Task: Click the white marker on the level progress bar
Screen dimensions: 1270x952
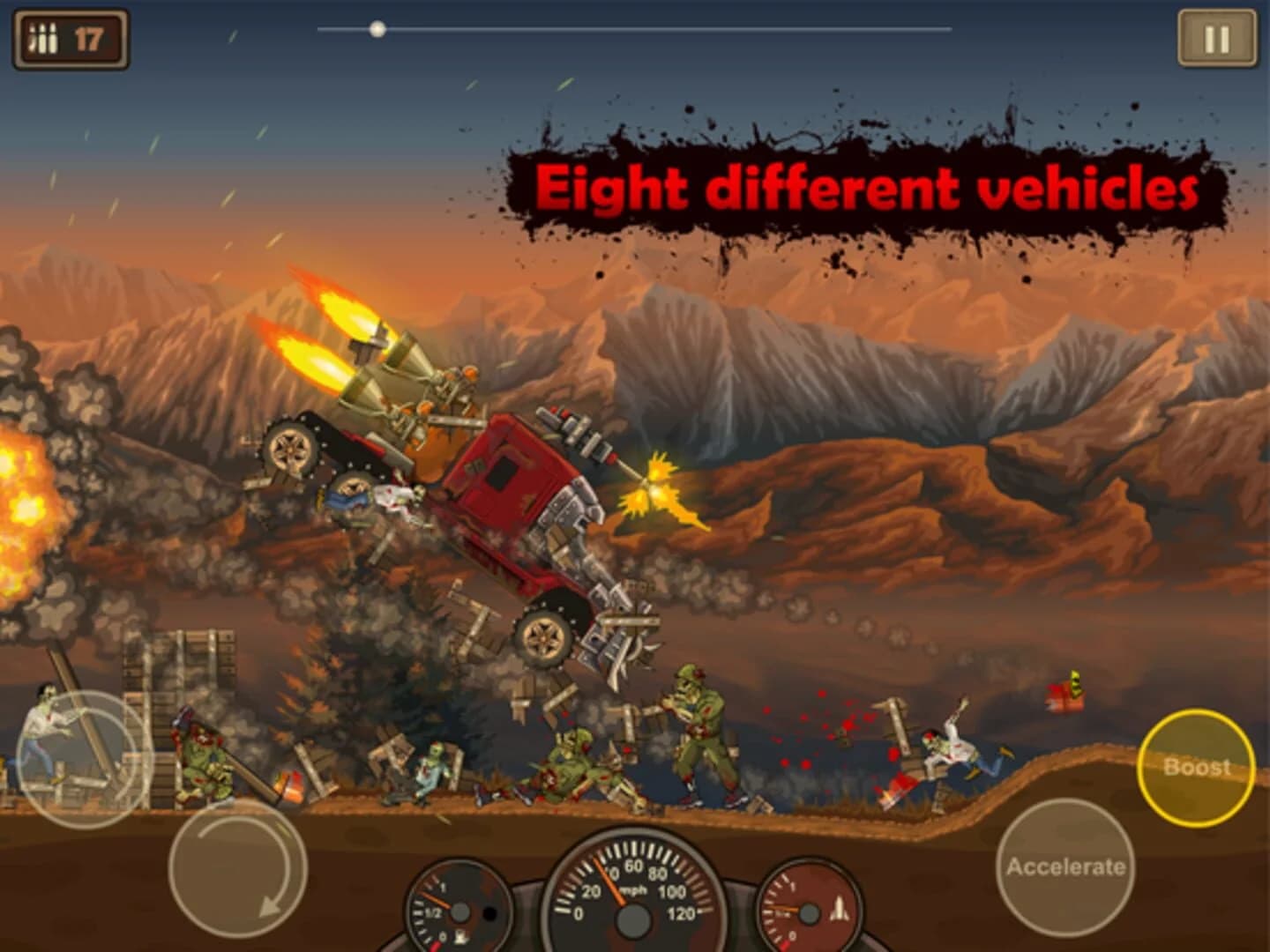Action: point(379,29)
